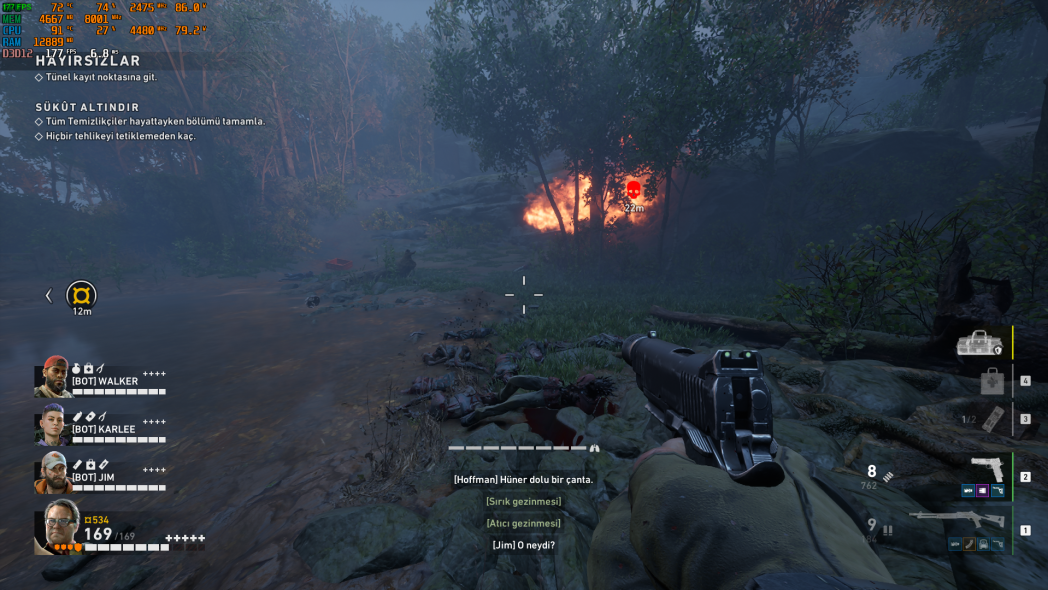Click Hoffman's own player portrait
This screenshot has height=590, width=1048.
[x=61, y=525]
